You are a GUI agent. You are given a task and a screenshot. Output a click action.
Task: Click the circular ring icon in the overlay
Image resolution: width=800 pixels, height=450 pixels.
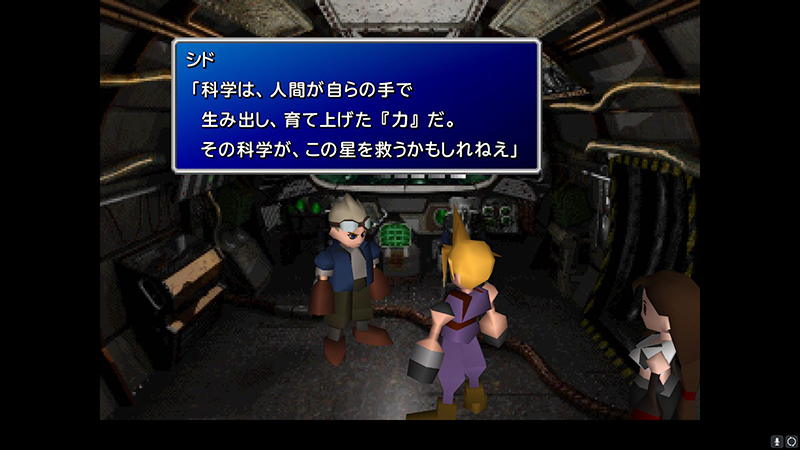[789, 440]
